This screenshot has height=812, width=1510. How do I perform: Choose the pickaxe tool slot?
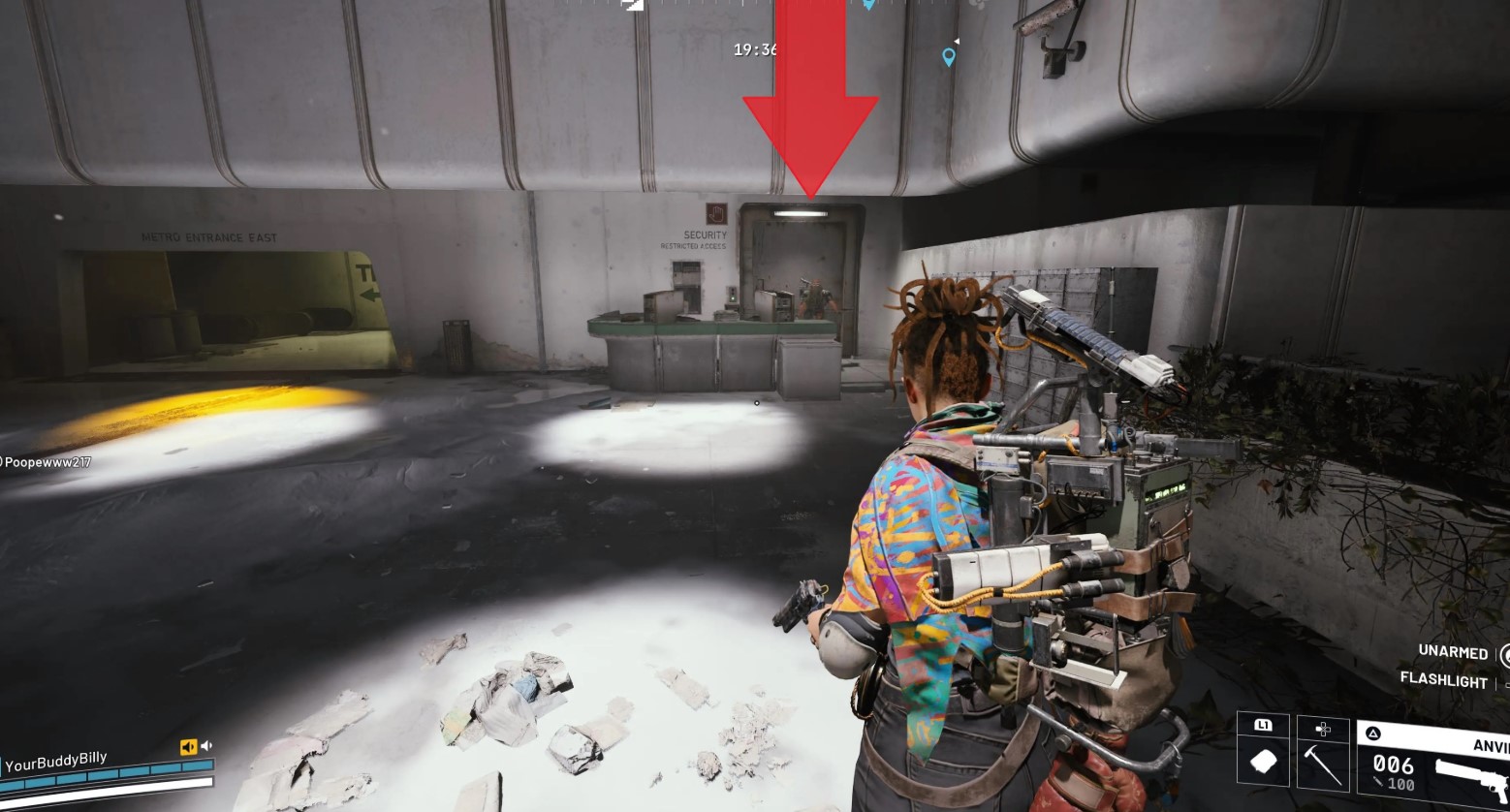click(x=1322, y=763)
